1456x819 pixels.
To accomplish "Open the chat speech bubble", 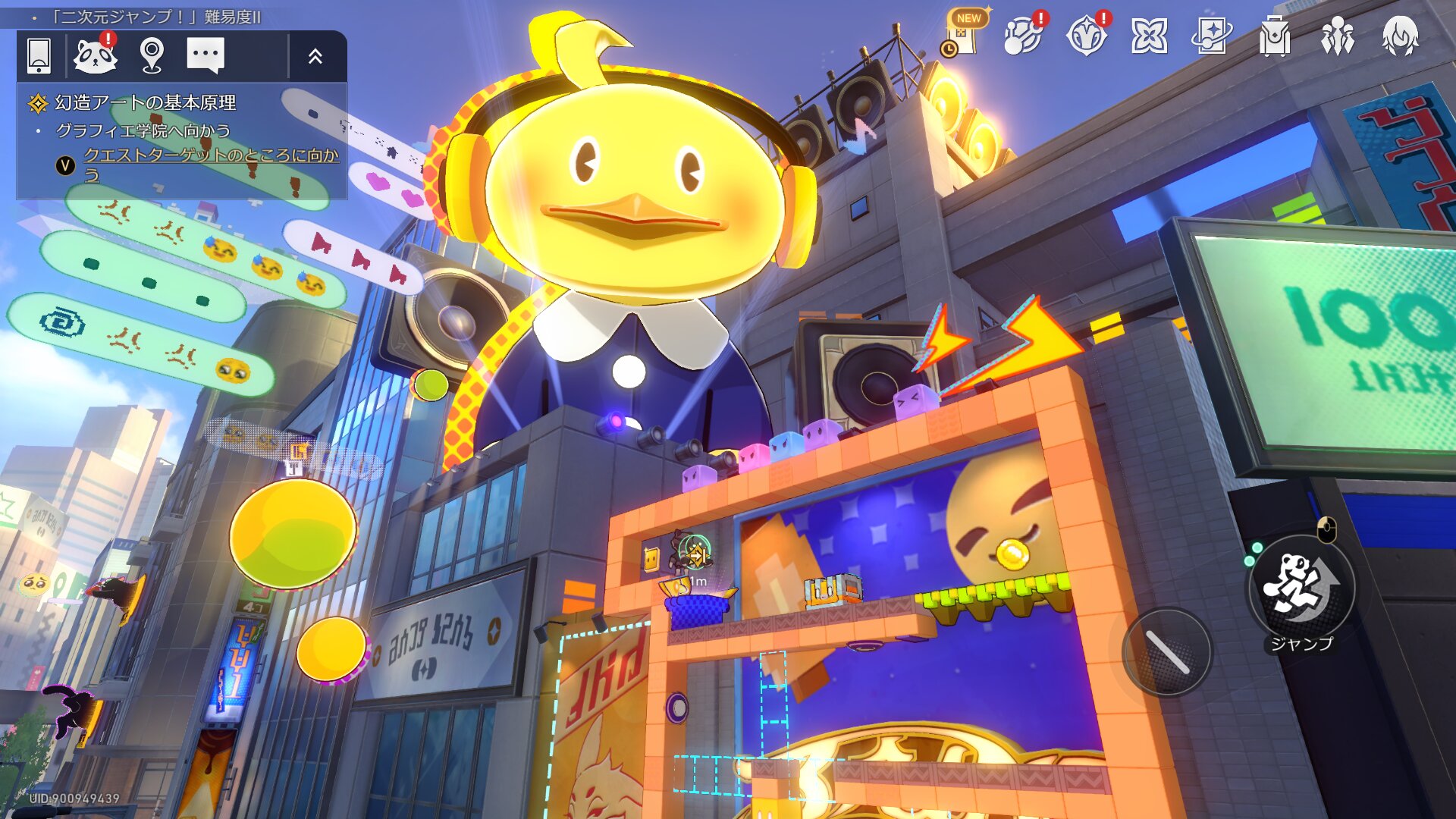I will point(206,55).
